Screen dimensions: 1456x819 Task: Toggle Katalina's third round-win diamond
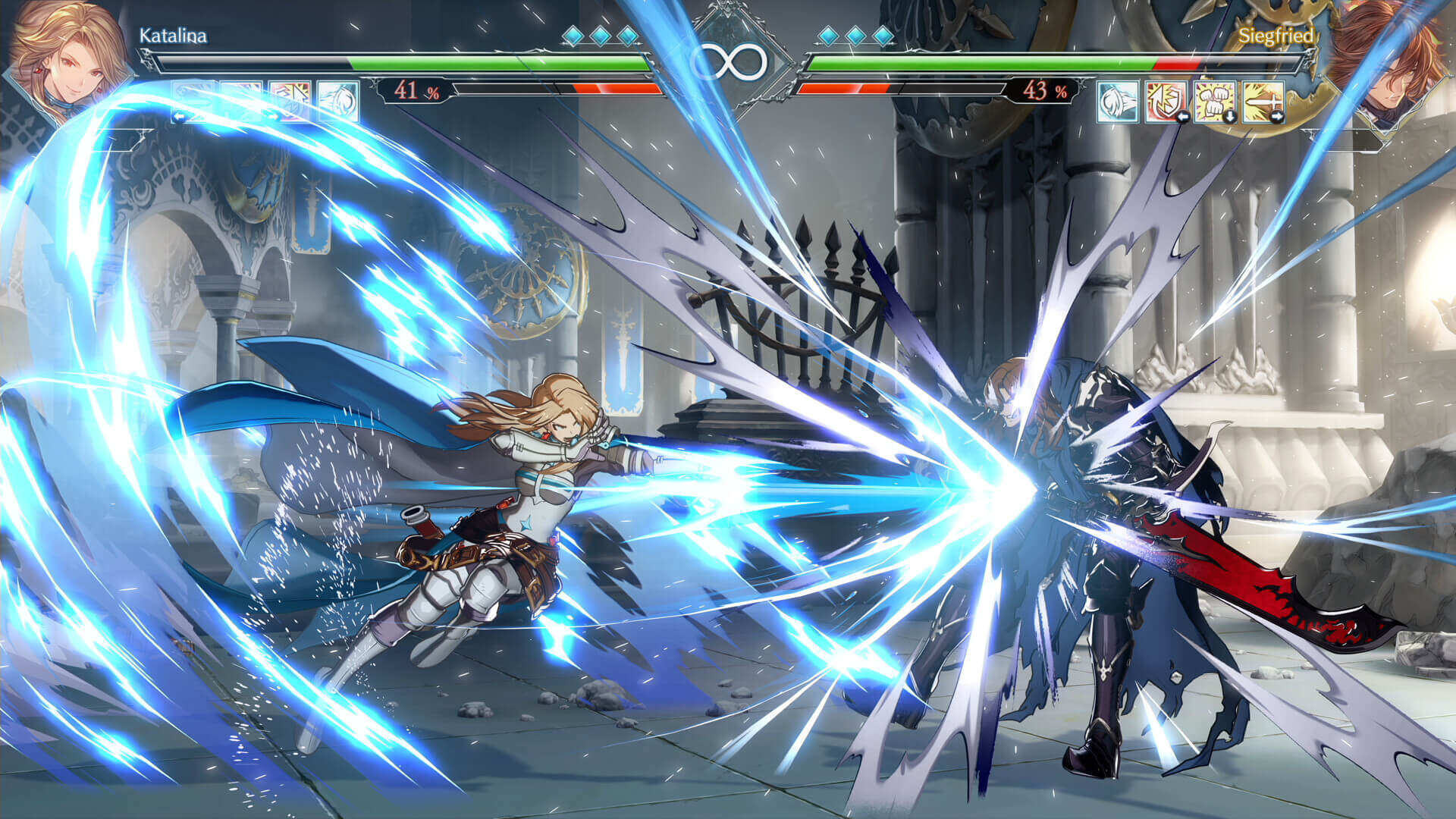click(x=630, y=34)
